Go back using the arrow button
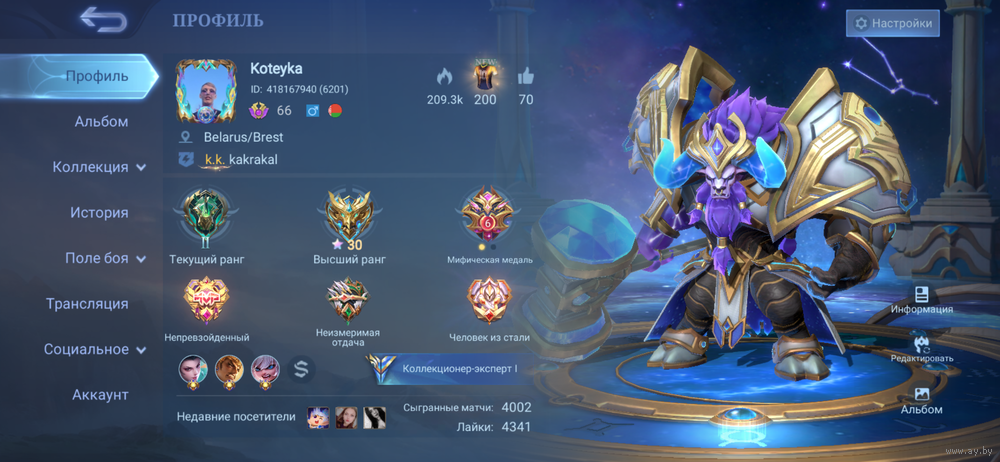 pyautogui.click(x=102, y=19)
